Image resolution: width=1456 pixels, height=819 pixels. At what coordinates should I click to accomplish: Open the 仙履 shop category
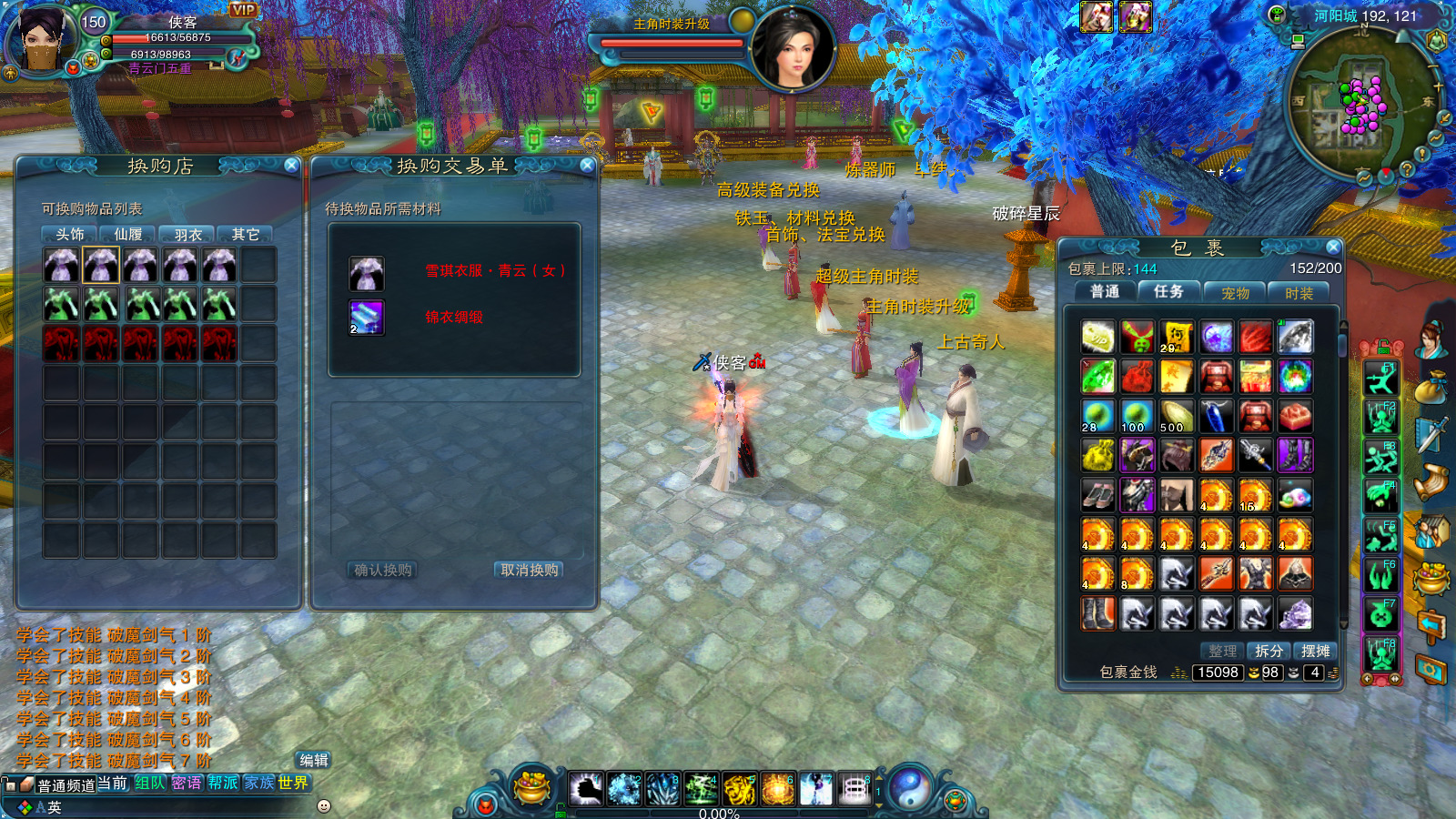pos(128,235)
